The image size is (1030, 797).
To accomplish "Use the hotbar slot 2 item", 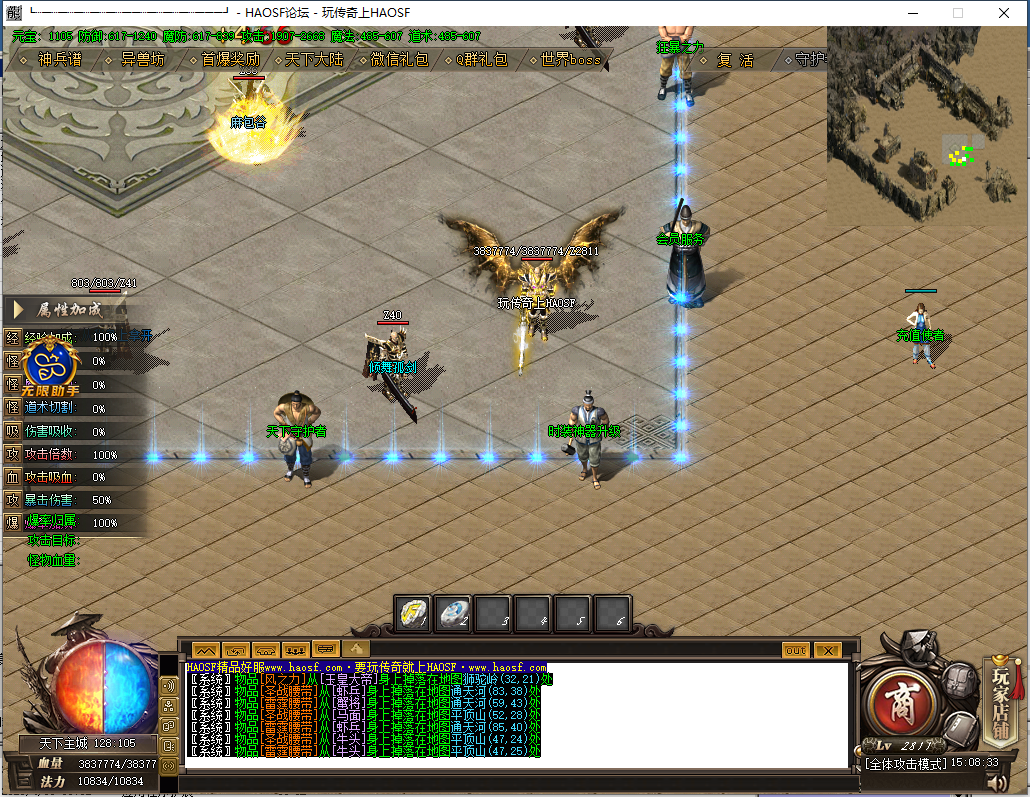I will pyautogui.click(x=453, y=614).
